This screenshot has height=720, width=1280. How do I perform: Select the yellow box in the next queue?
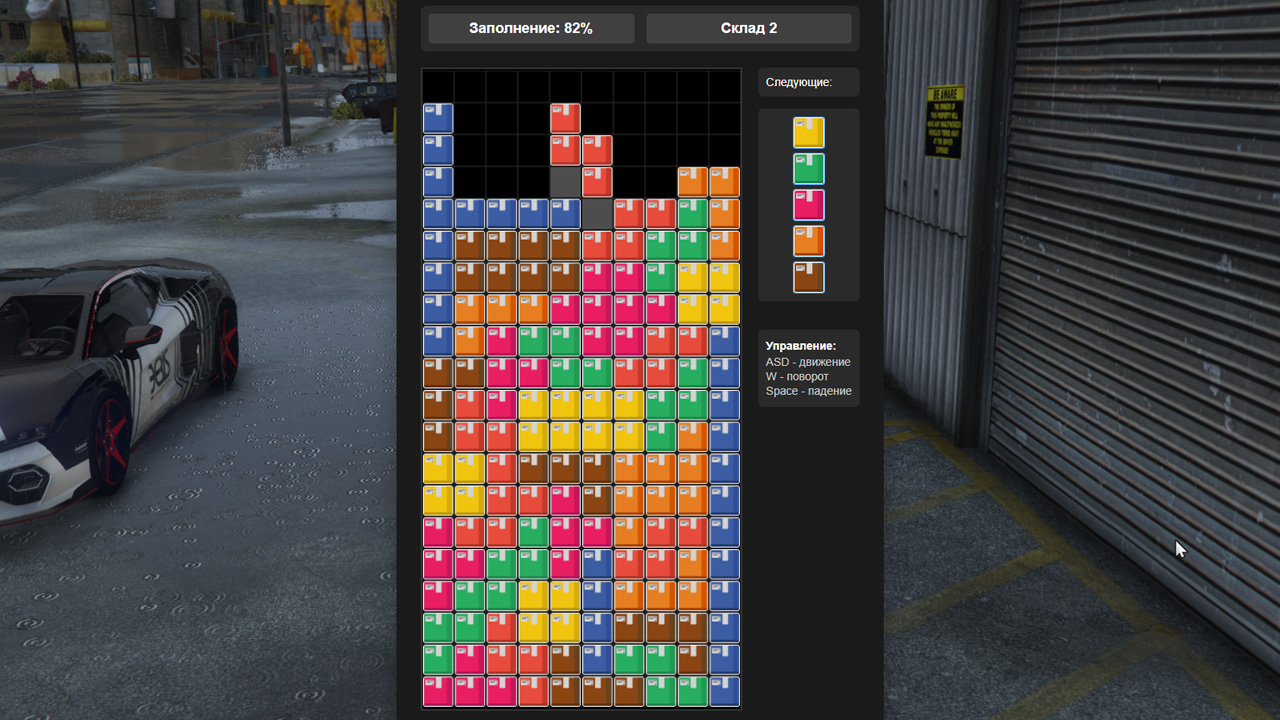point(808,133)
